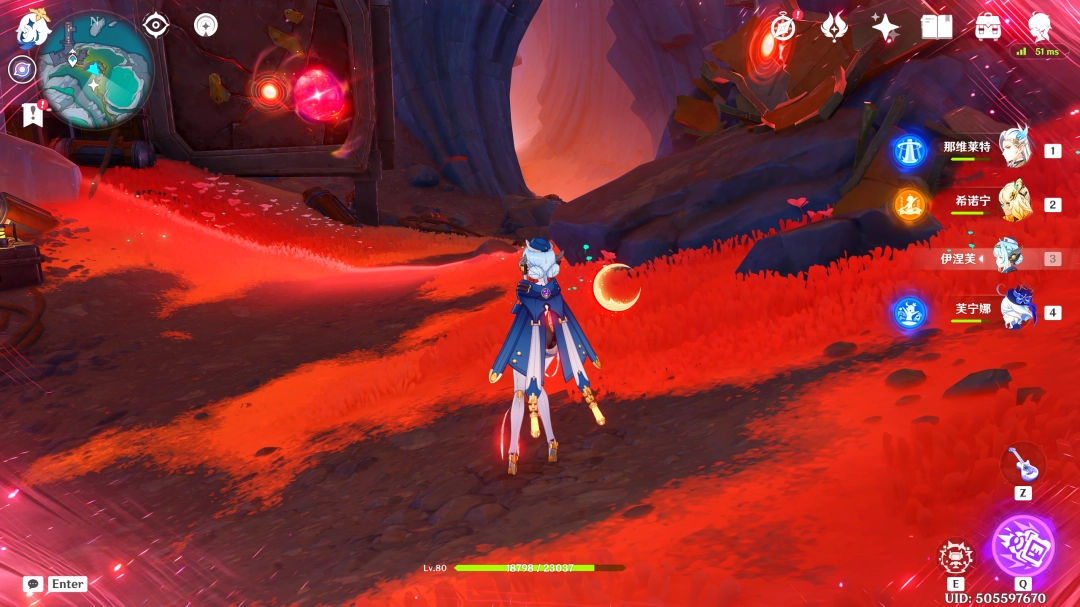This screenshot has width=1080, height=607.
Task: Open the Paimon menu
Action: click(x=31, y=27)
